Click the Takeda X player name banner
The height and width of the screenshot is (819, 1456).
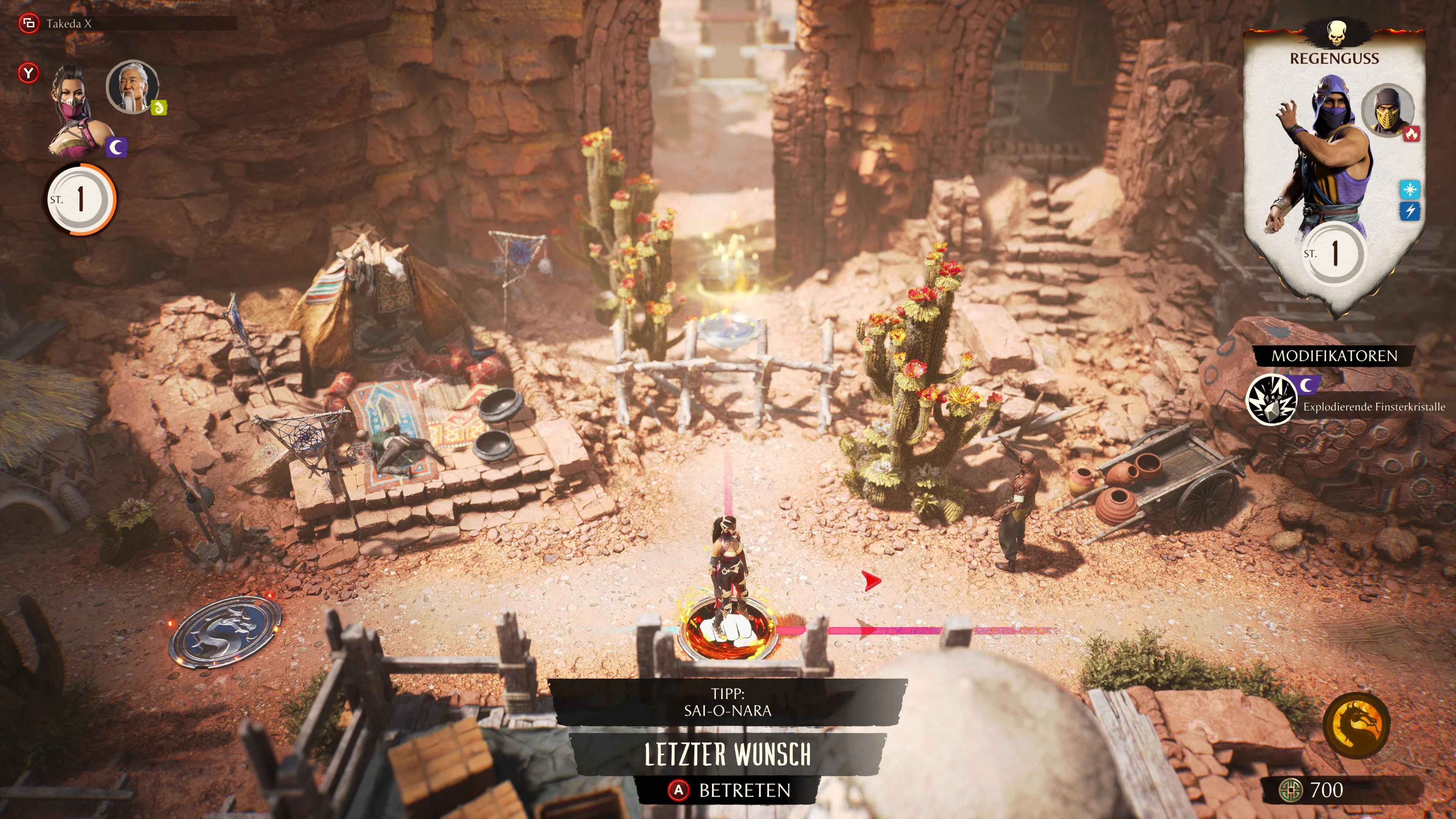(x=68, y=24)
